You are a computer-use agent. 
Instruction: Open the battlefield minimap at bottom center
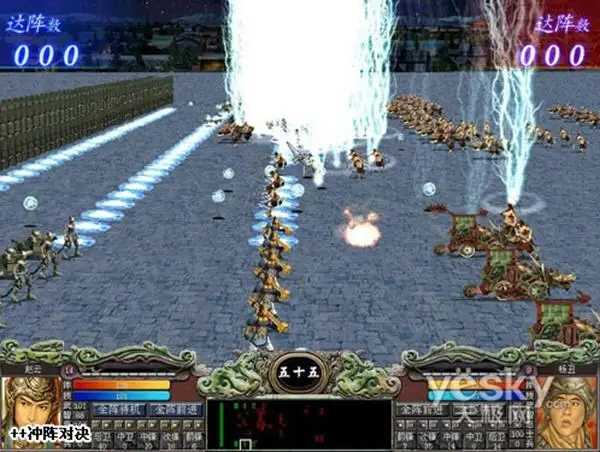(x=298, y=424)
